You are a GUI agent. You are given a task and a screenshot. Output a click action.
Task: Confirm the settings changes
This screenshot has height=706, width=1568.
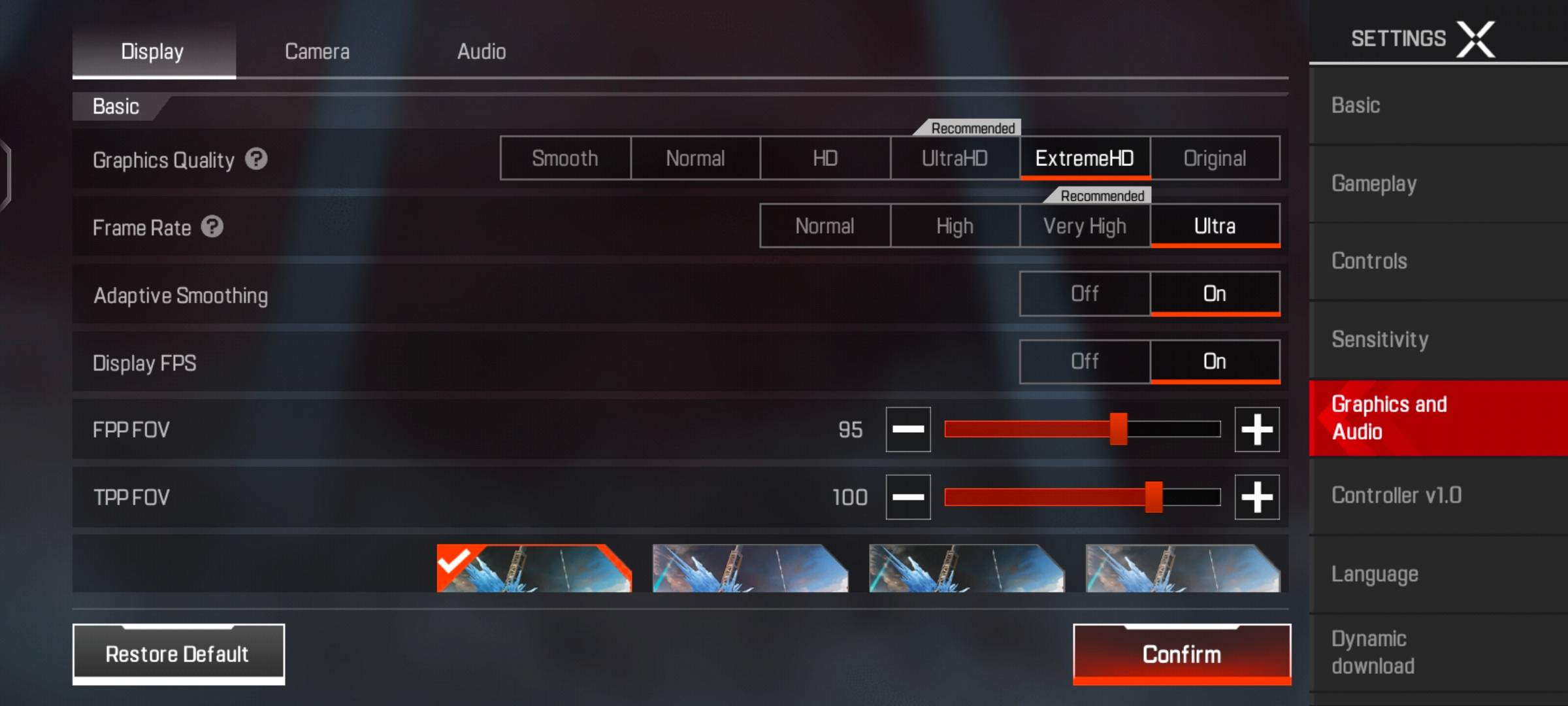(1181, 654)
